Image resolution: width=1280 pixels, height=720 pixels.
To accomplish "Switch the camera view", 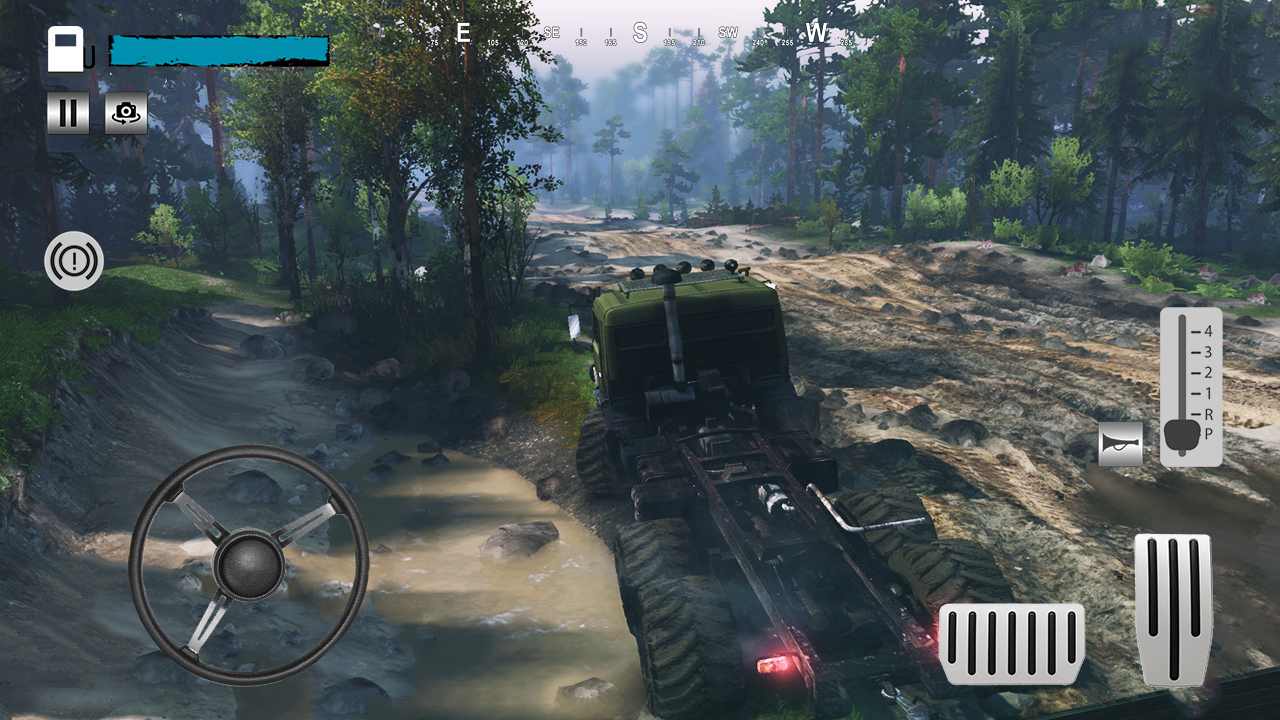I will point(125,113).
